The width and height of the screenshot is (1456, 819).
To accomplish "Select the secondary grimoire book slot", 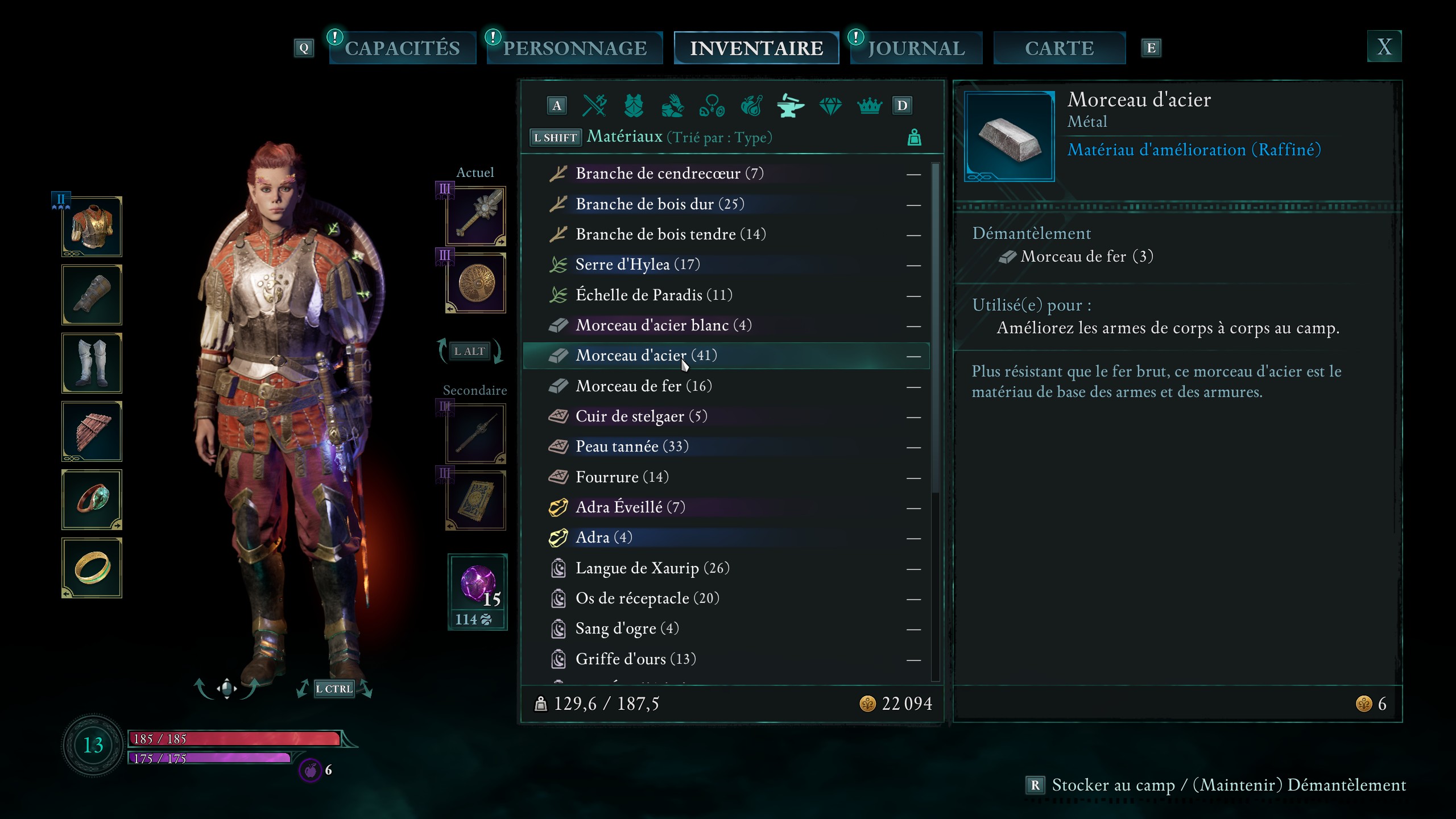I will pyautogui.click(x=476, y=501).
